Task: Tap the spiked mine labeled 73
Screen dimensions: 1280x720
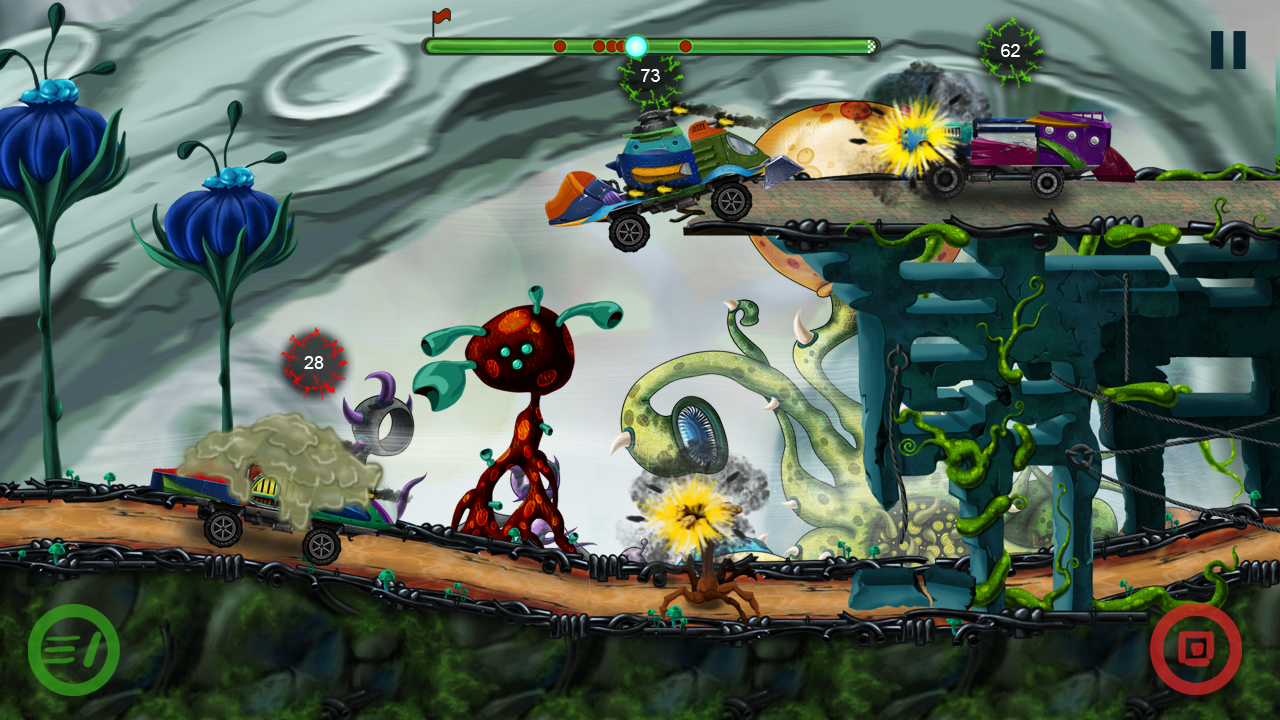Action: 648,74
